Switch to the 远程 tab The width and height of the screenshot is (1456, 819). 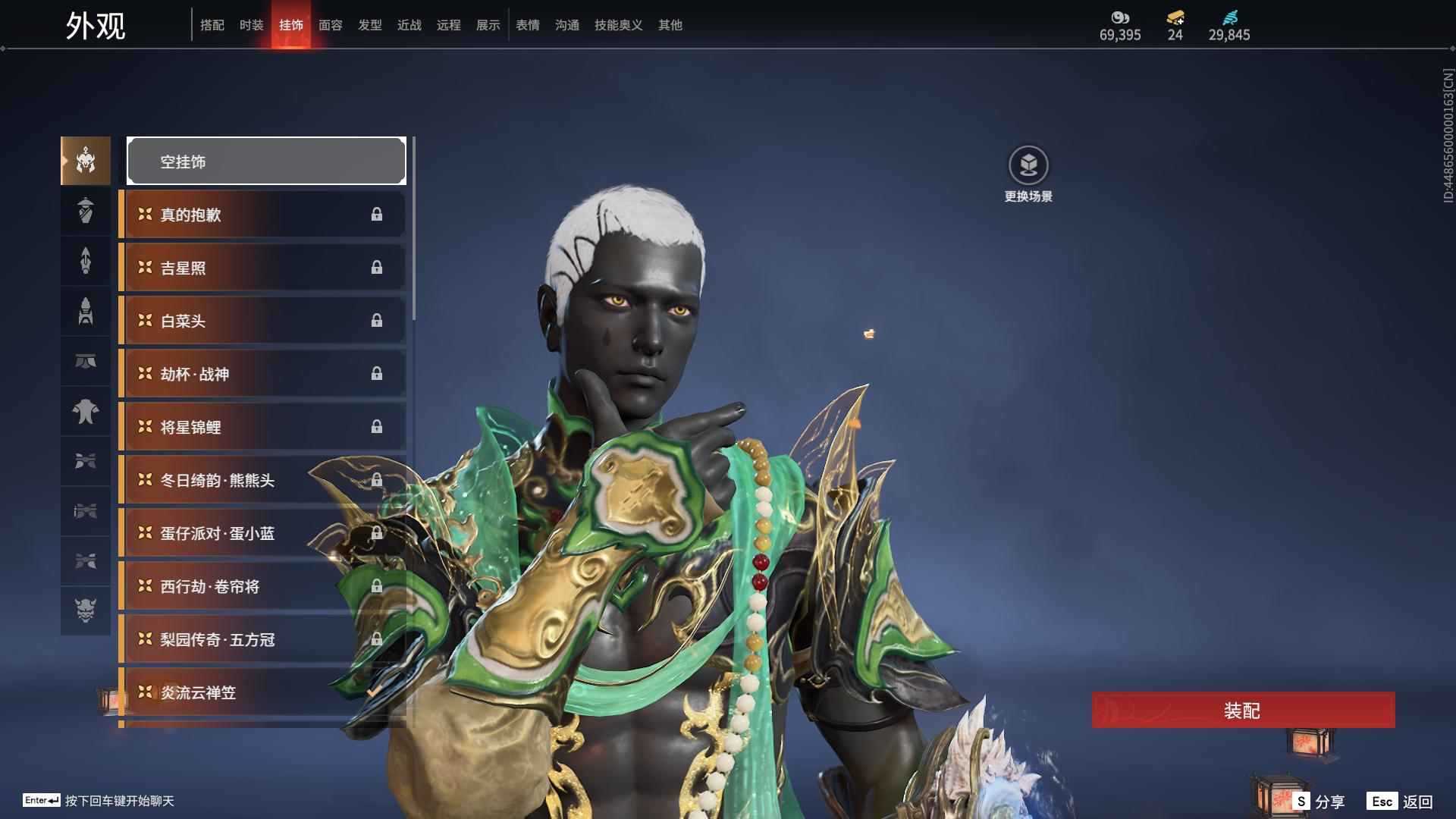point(448,25)
